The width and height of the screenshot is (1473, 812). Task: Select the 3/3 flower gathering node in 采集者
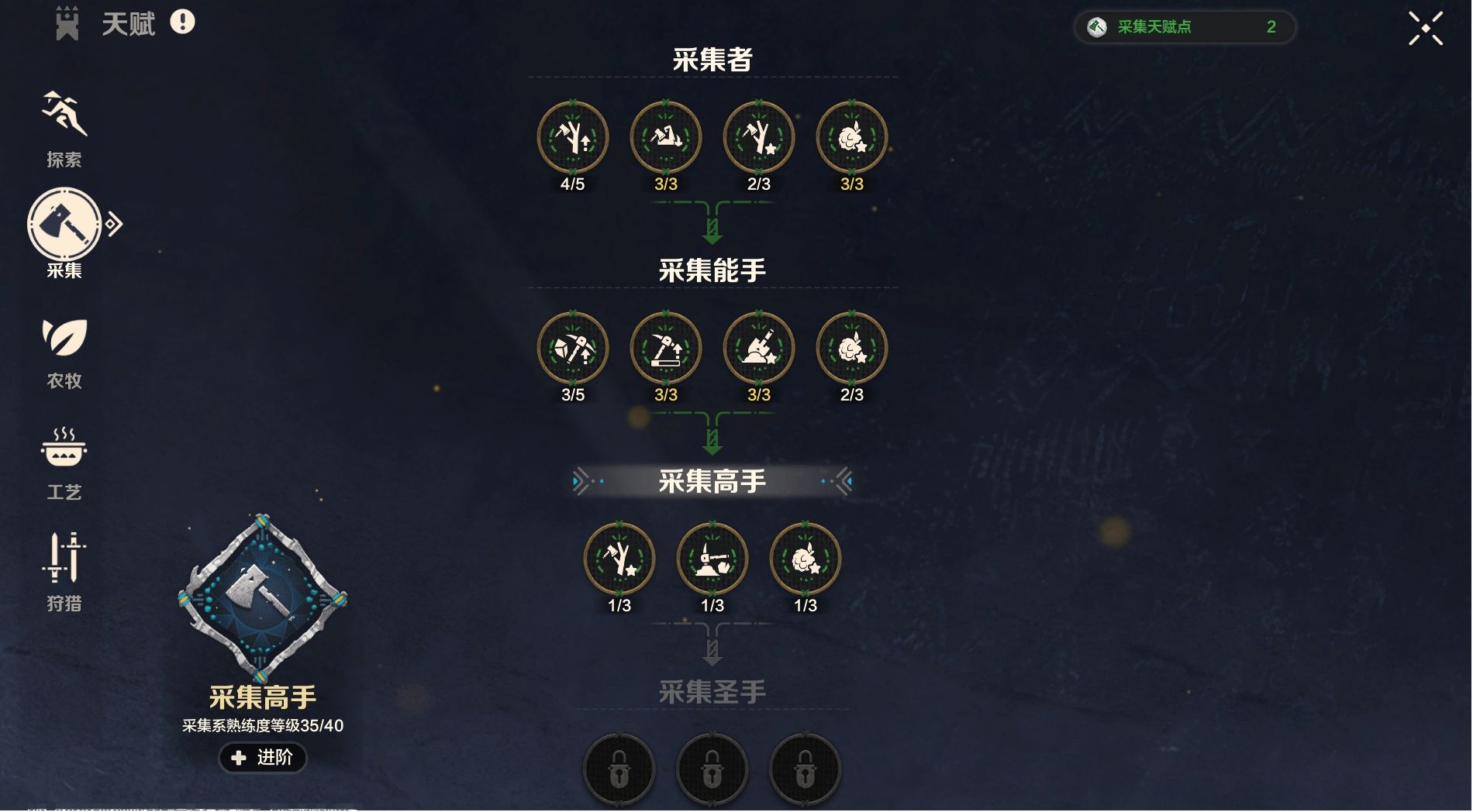coord(851,136)
